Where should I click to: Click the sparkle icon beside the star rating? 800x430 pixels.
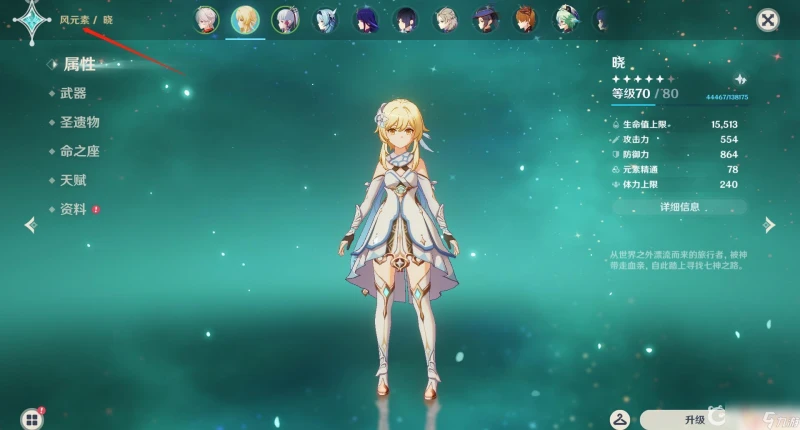coord(740,79)
